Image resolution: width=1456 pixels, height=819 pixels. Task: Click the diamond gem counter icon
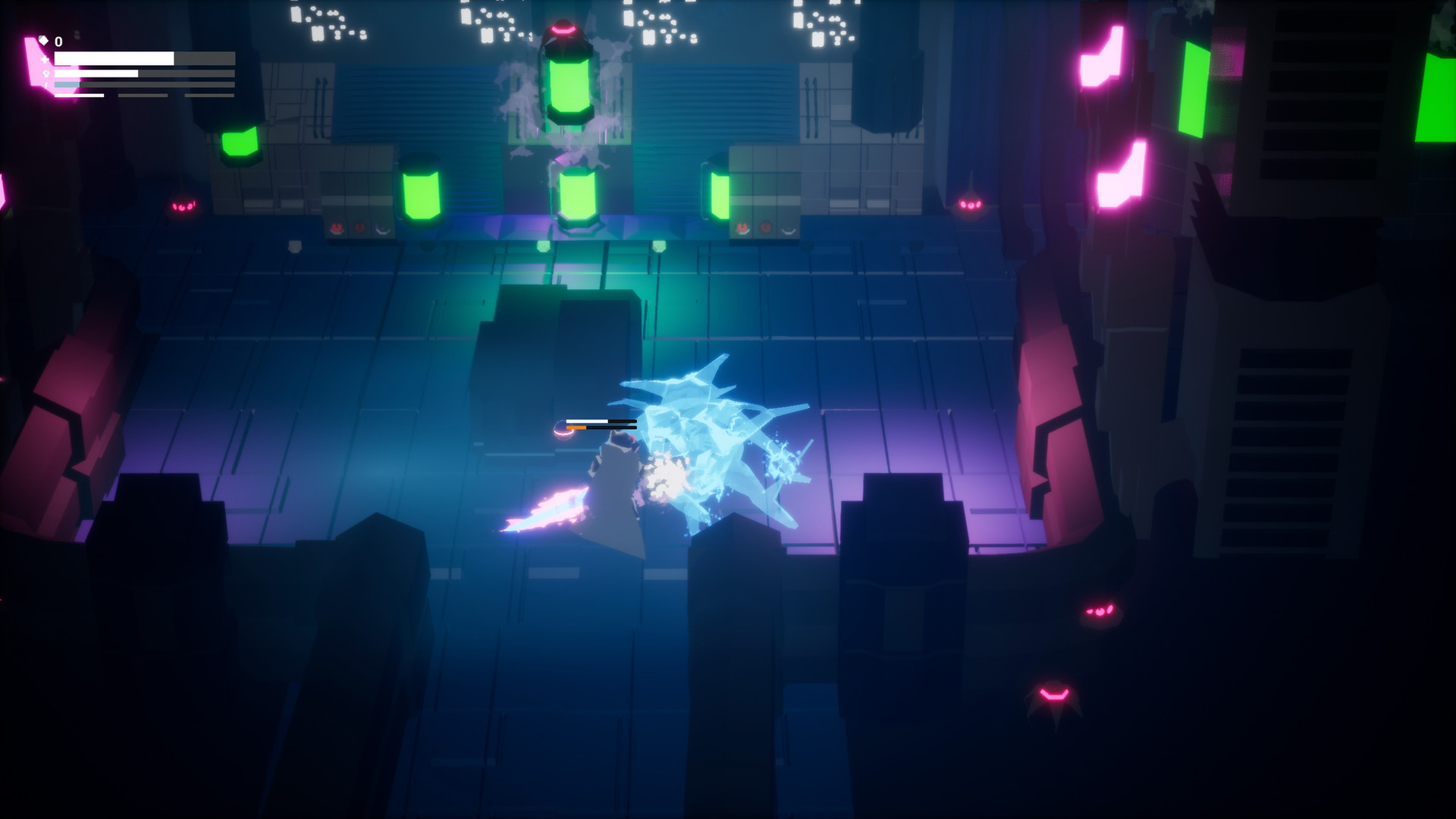[43, 41]
